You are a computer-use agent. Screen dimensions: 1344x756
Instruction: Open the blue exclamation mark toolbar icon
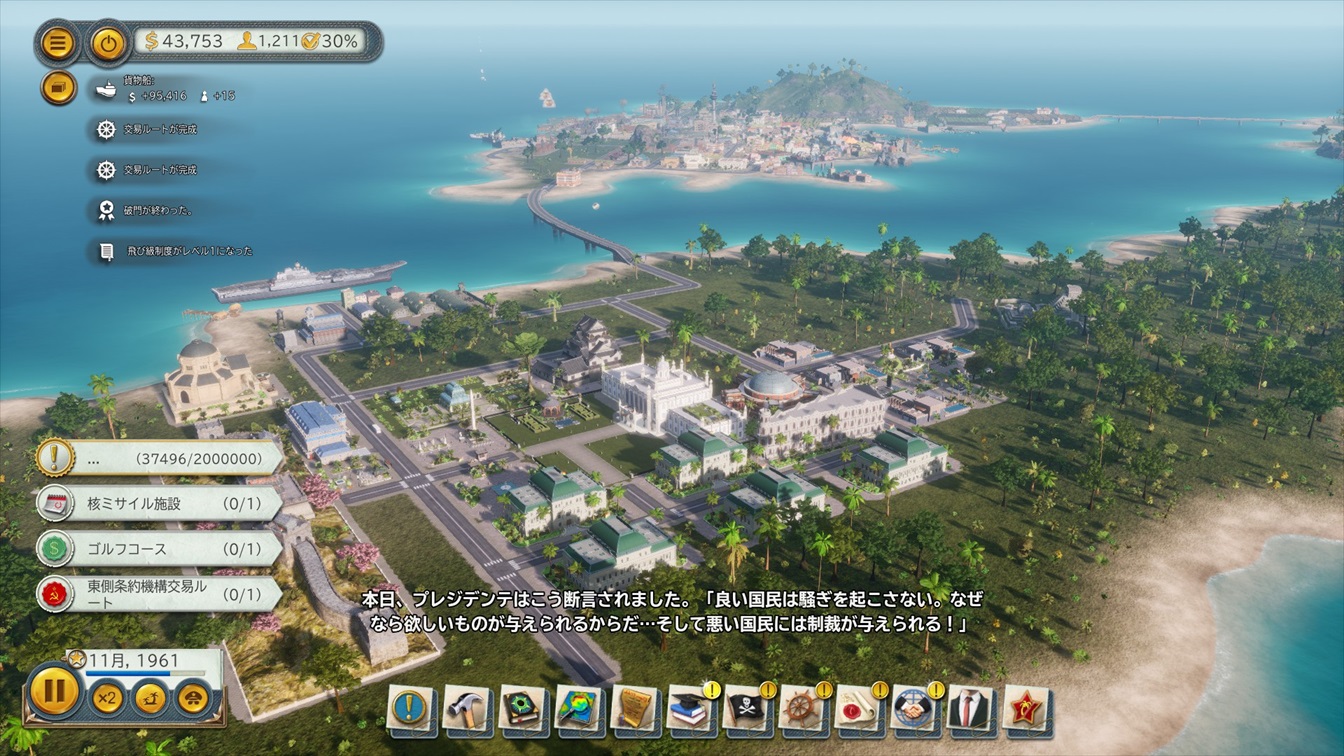pos(409,708)
